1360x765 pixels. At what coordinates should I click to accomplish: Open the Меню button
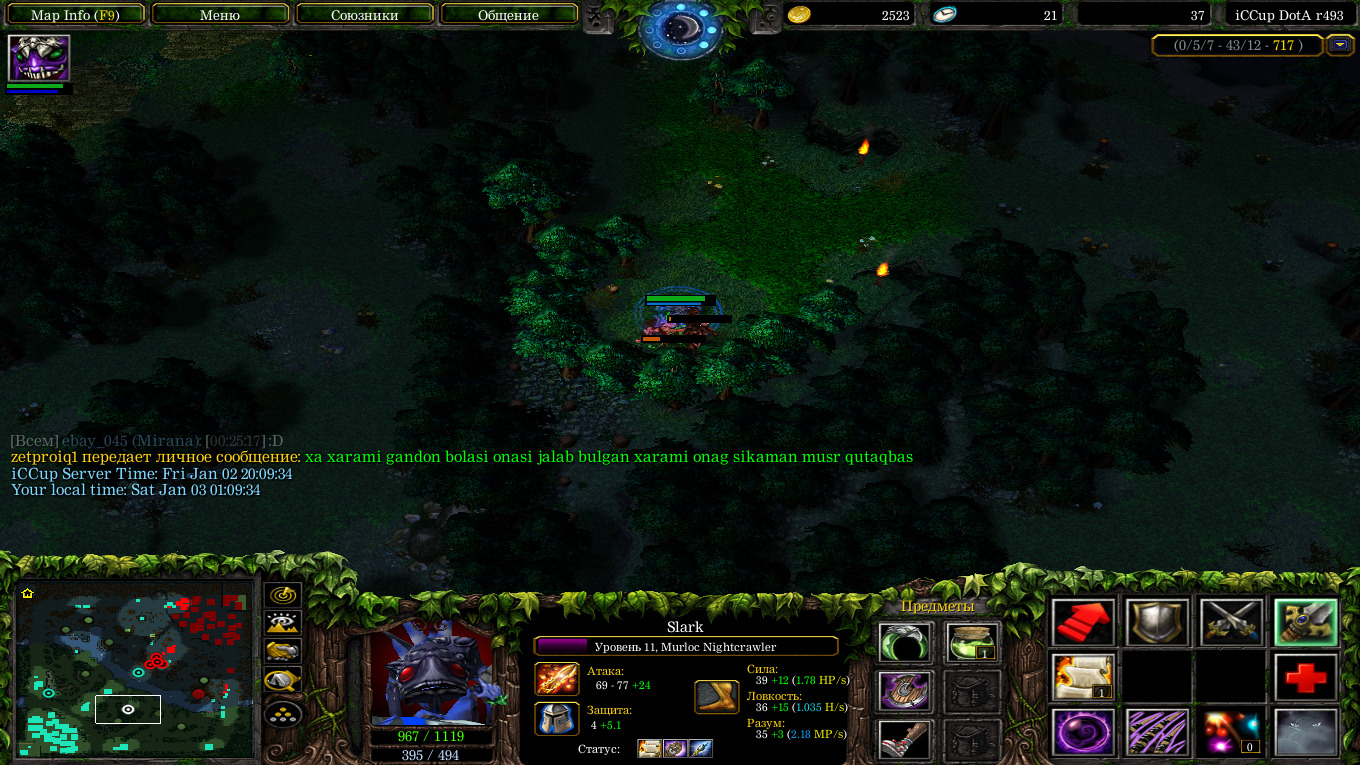point(220,15)
